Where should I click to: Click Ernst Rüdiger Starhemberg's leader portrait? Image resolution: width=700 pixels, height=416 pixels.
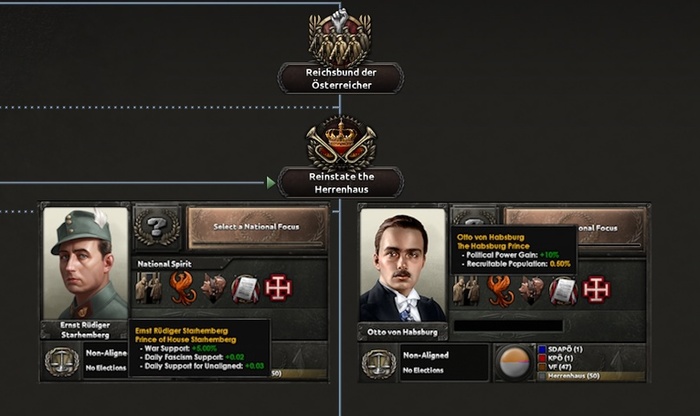(x=85, y=263)
